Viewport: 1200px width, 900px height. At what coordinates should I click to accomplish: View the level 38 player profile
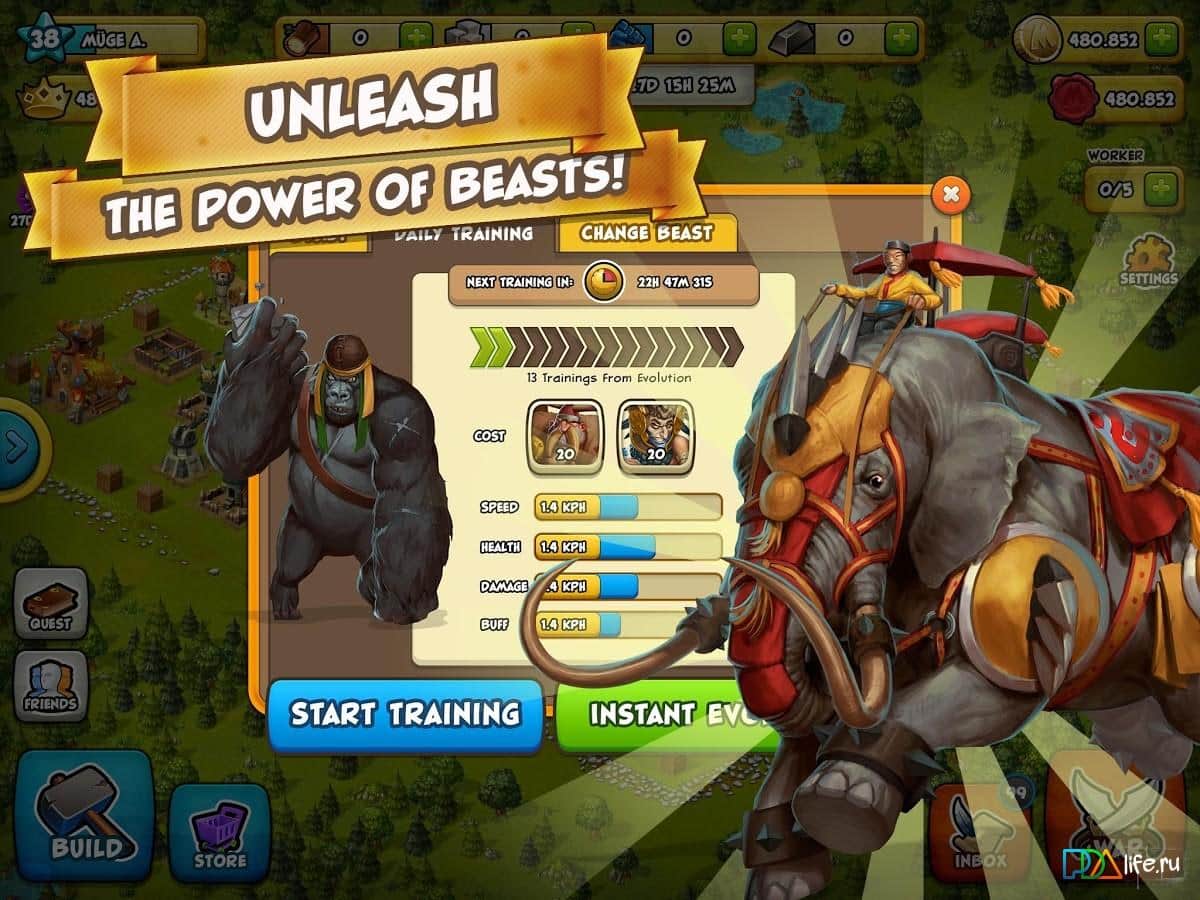[x=45, y=39]
